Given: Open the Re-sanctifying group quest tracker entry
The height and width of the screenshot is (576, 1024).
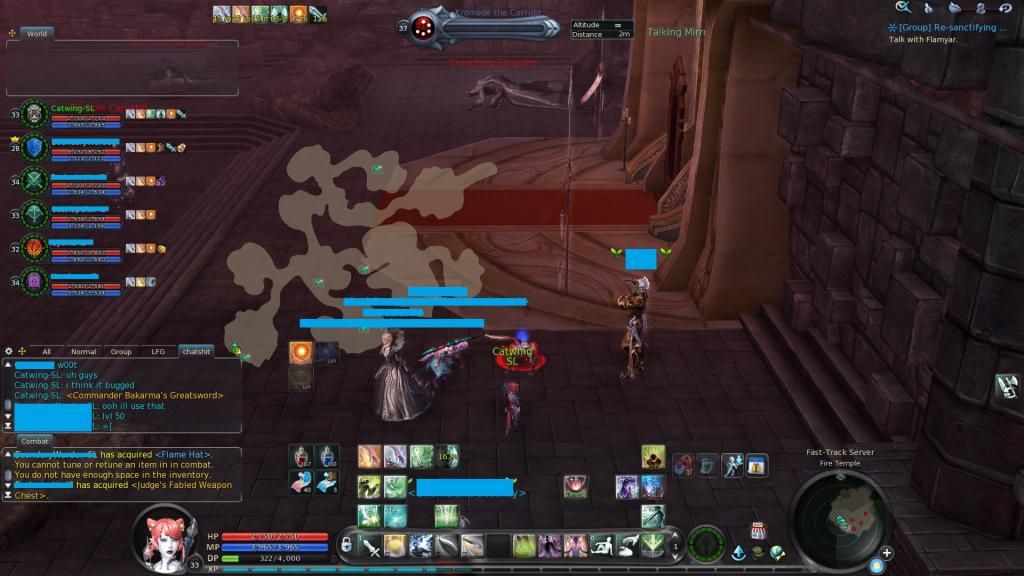Looking at the screenshot, I should [952, 28].
